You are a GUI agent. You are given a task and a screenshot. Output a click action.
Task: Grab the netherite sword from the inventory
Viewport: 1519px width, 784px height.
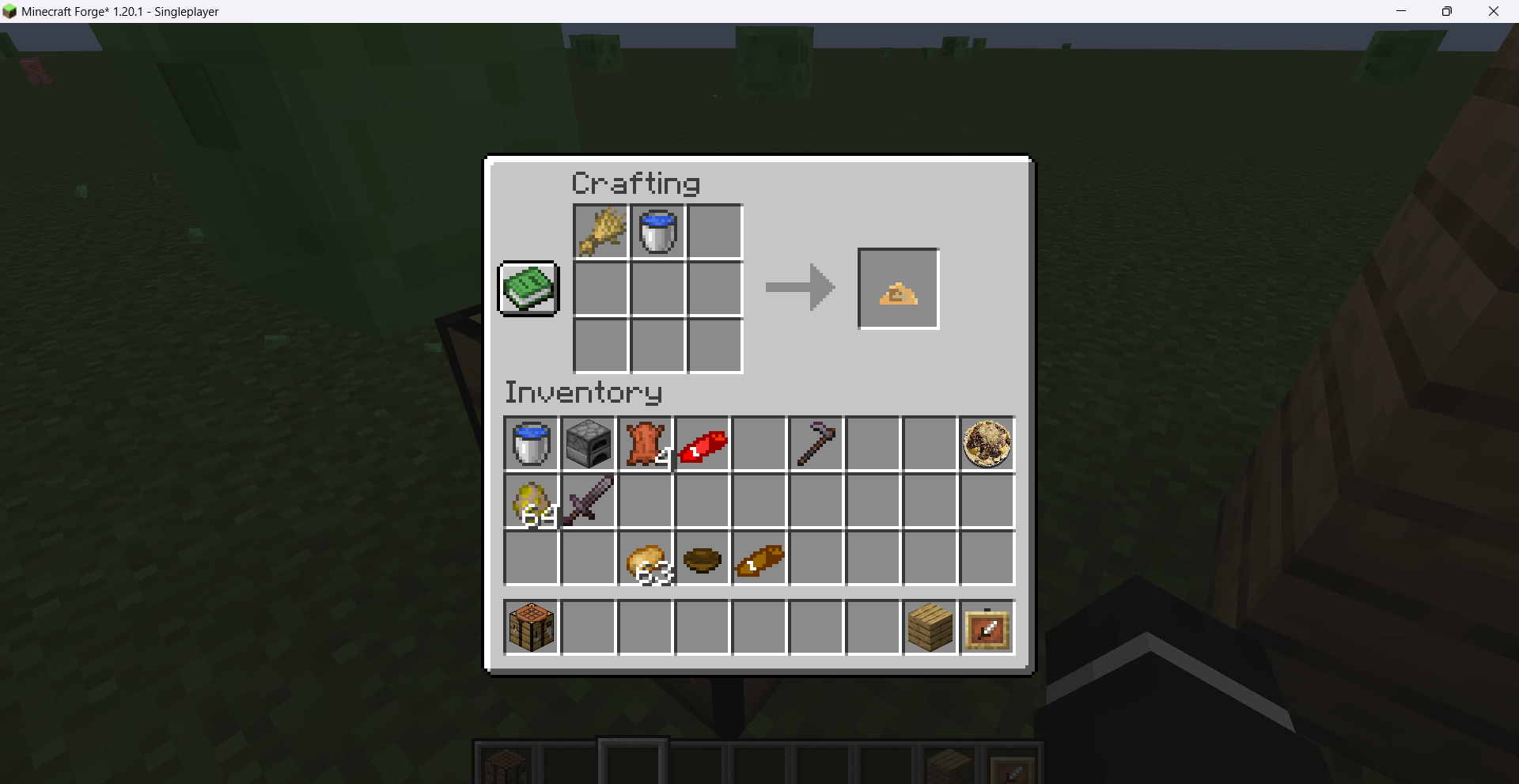coord(588,501)
